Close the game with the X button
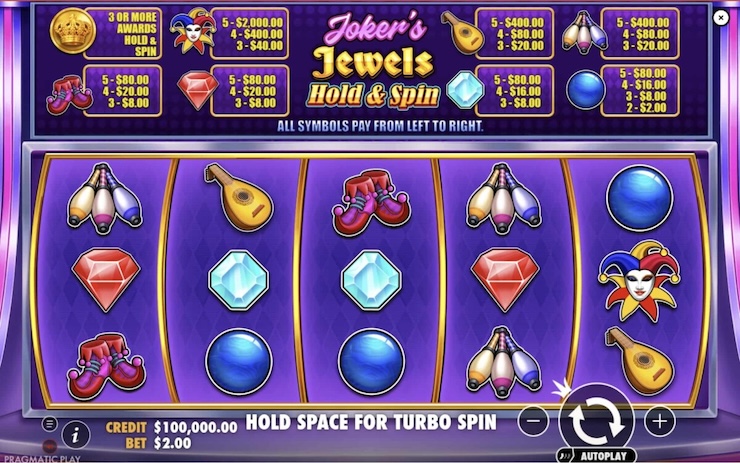Screen dimensions: 740x463 [721, 17]
